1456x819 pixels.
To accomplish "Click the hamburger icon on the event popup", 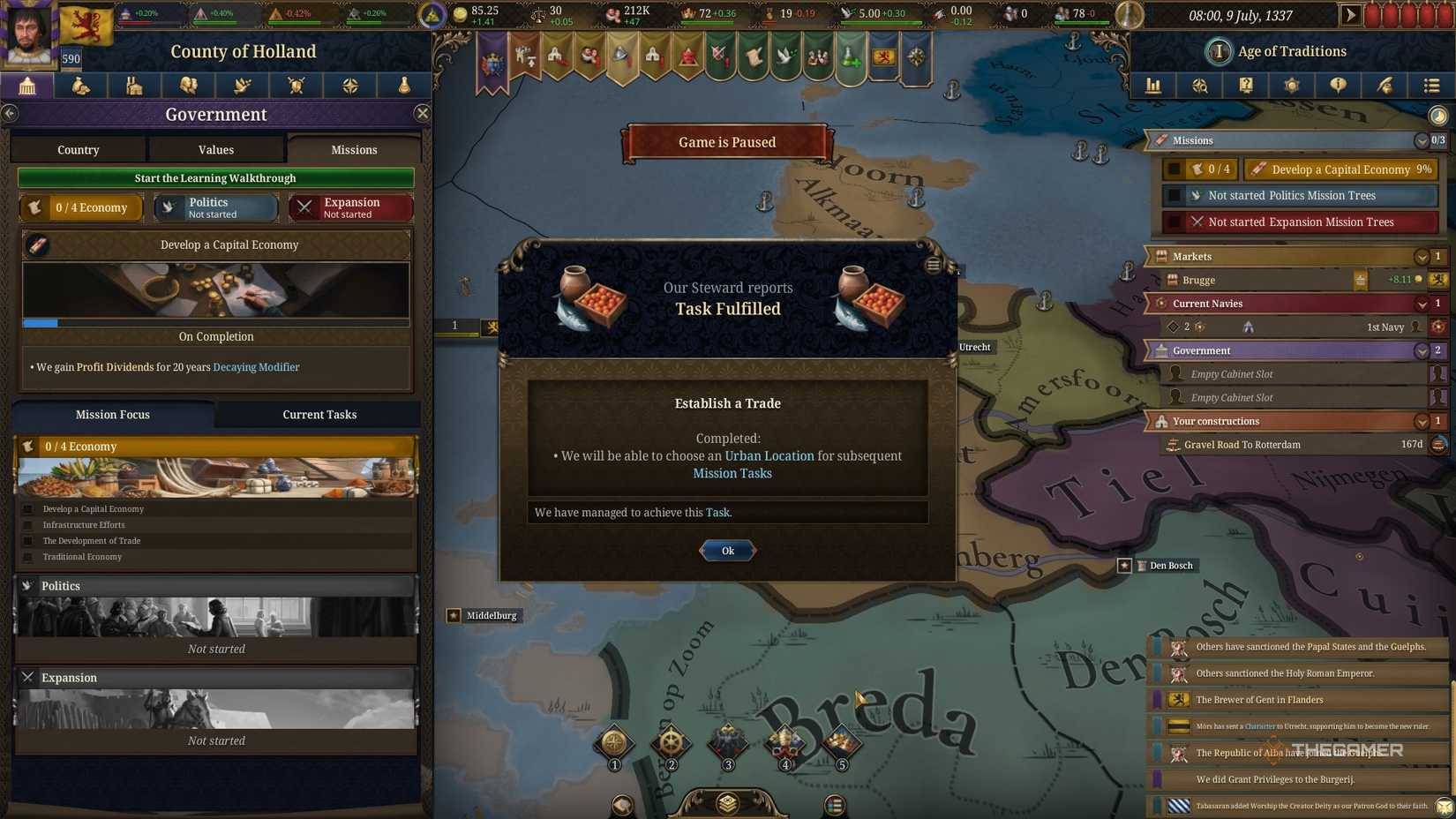I will pos(933,265).
